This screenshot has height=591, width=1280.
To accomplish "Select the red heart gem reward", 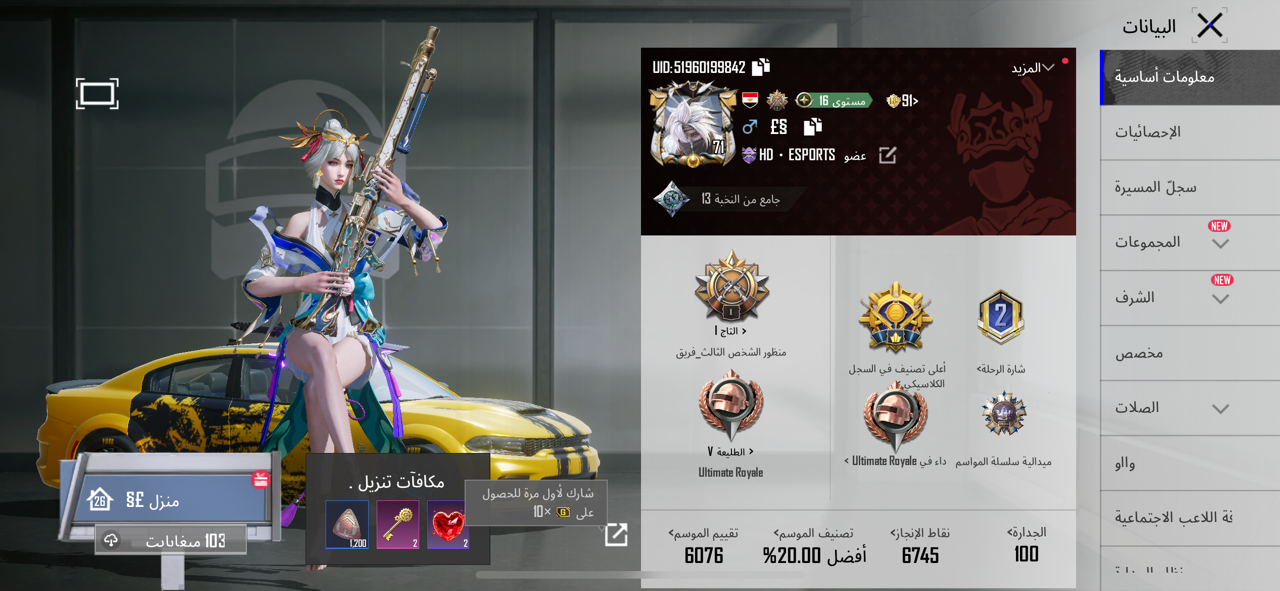I will (x=448, y=524).
